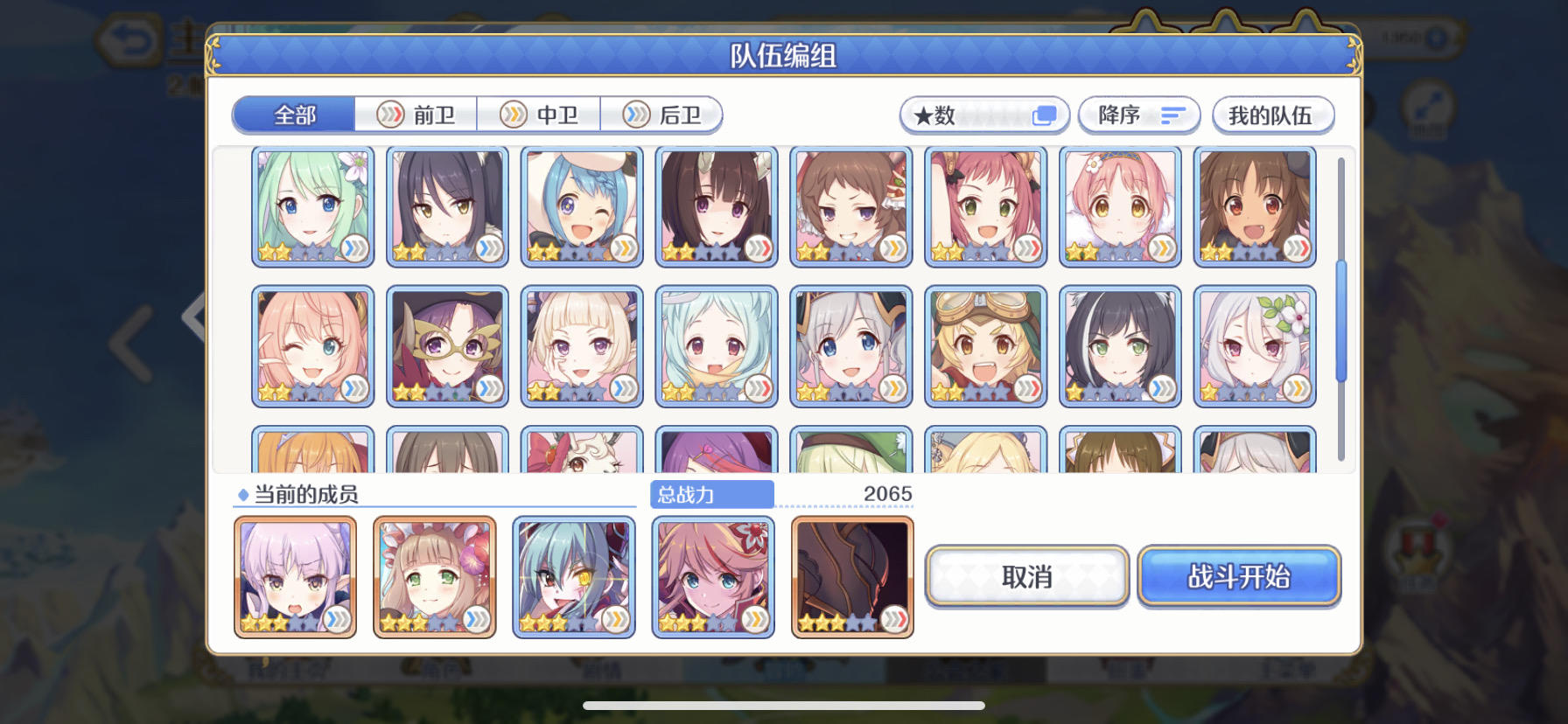Screen dimensions: 1568x724
Task: Select the goggles-wearing character in row two
Action: (x=984, y=345)
